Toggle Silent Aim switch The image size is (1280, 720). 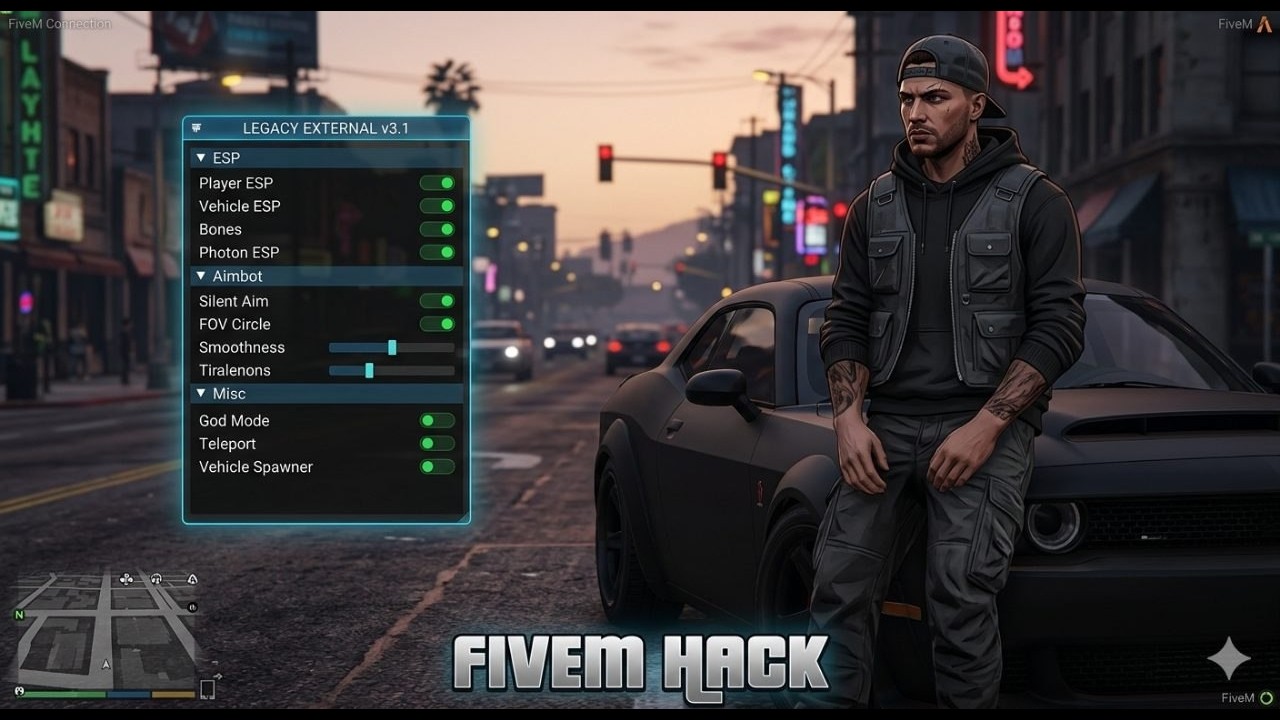pyautogui.click(x=437, y=301)
